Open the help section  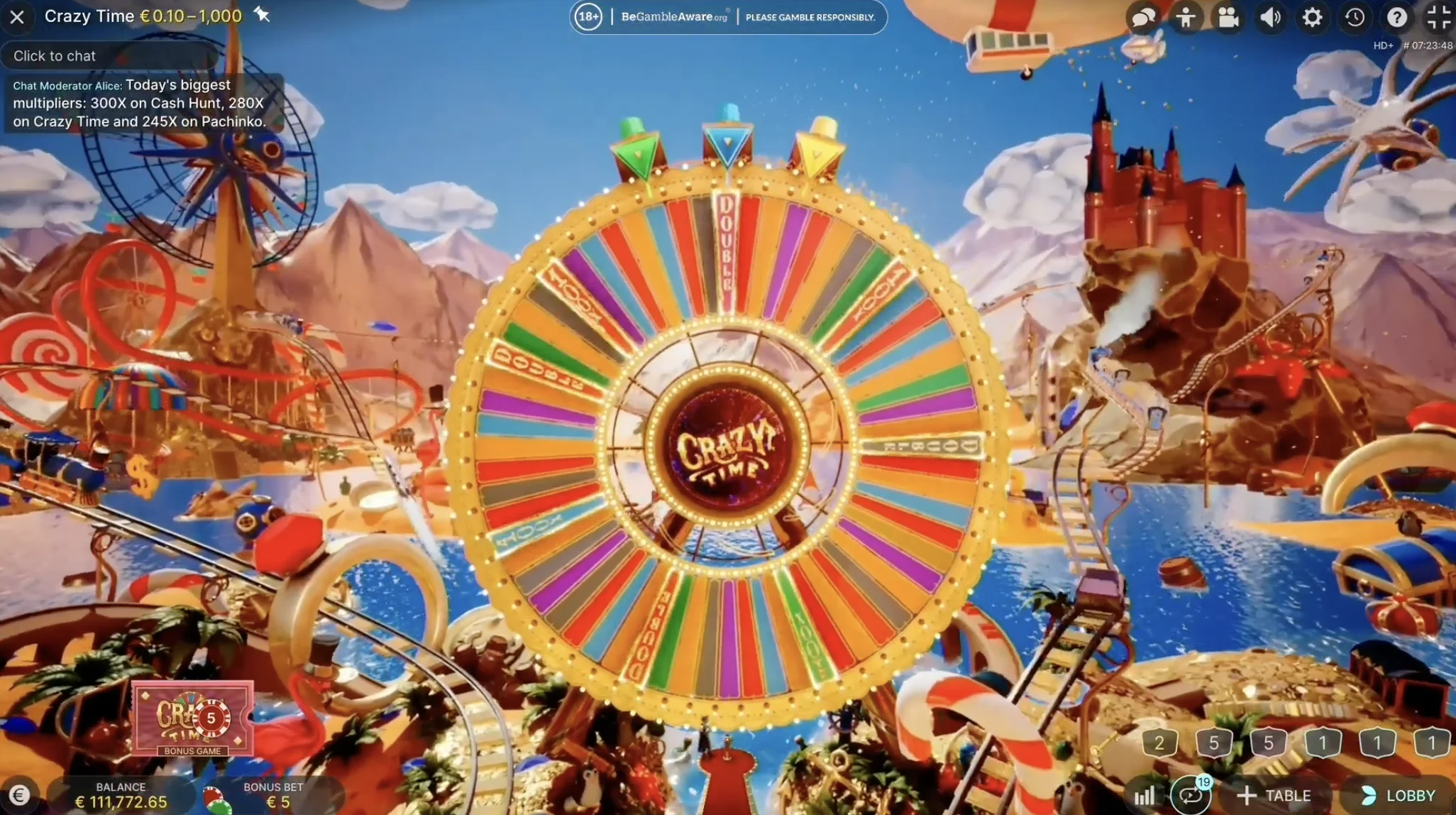(1398, 18)
